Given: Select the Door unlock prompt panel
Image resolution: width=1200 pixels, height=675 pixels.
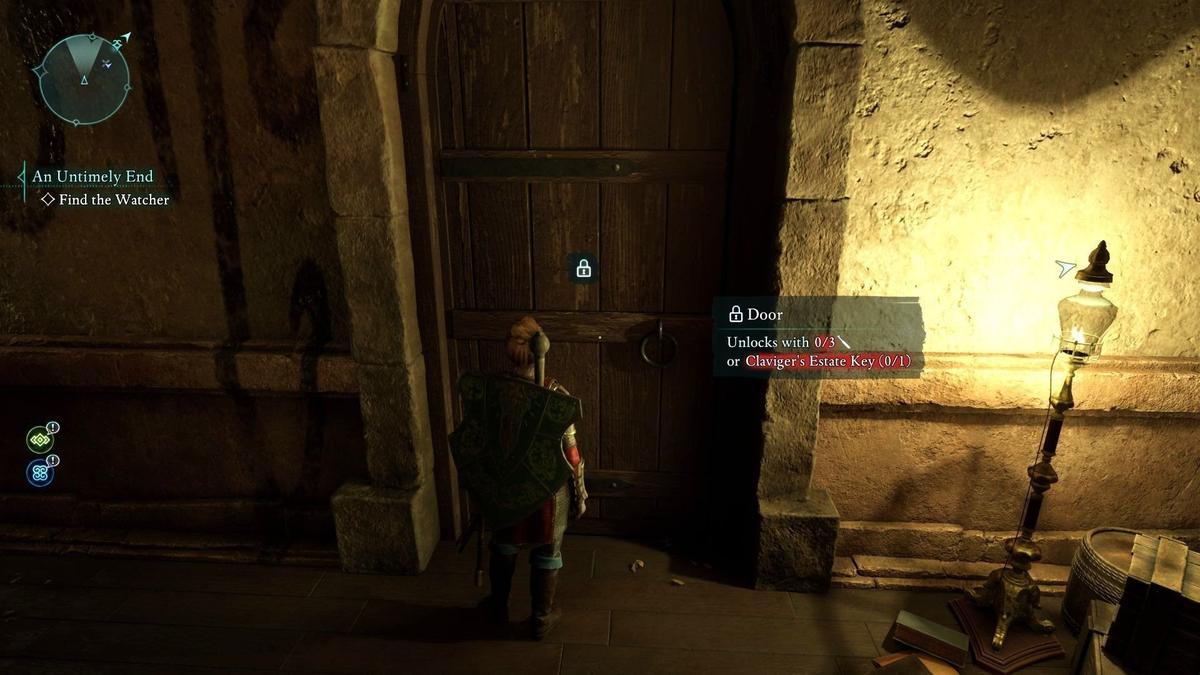Looking at the screenshot, I should 818,336.
